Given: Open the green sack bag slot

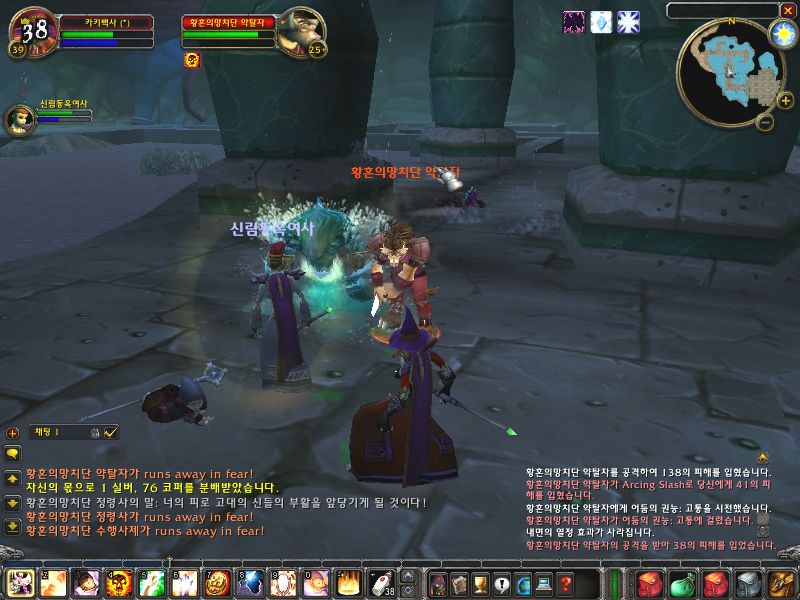Looking at the screenshot, I should point(682,583).
